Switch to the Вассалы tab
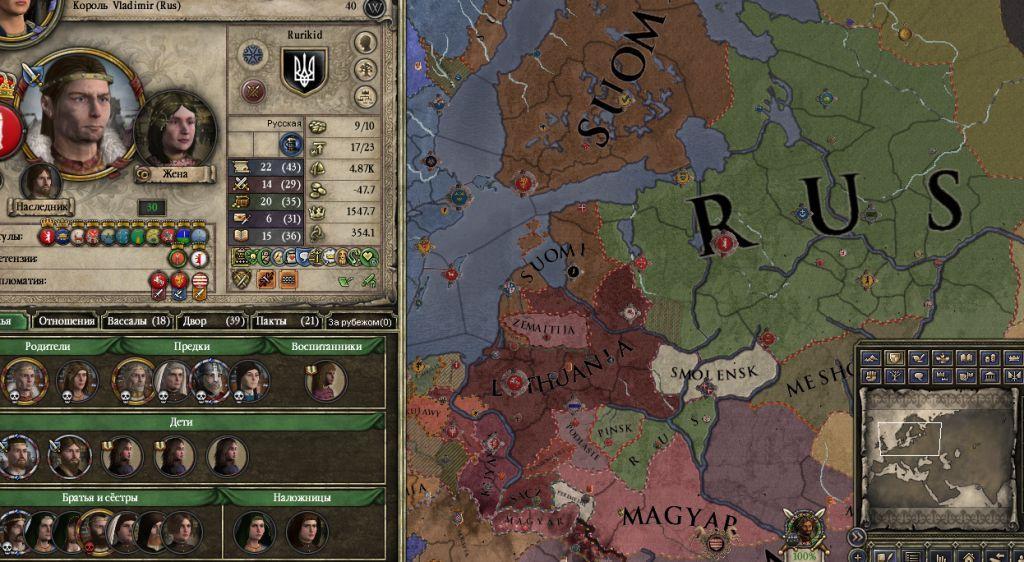The image size is (1024, 562). point(137,321)
